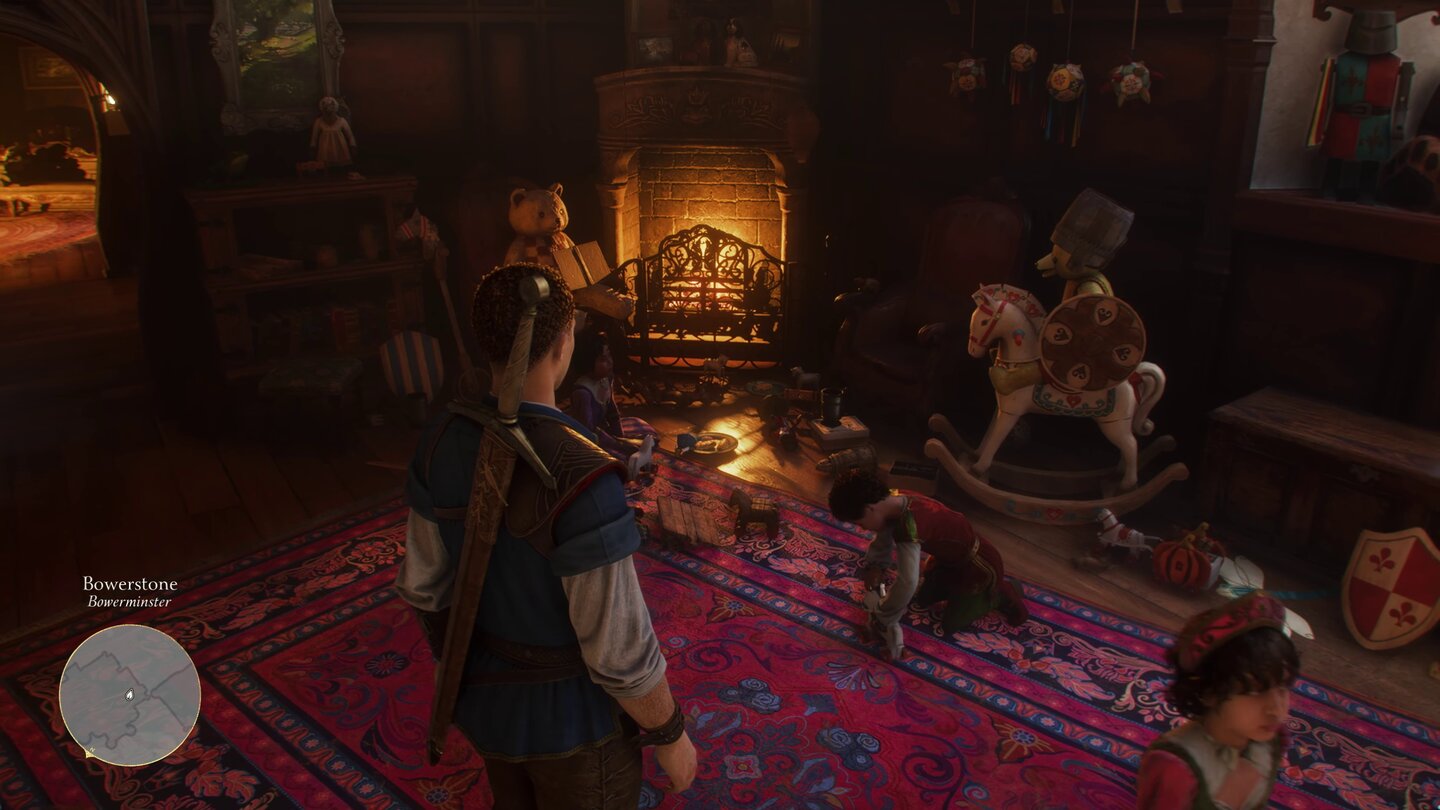This screenshot has width=1440, height=810.
Task: Select the Bowerstone location label
Action: tap(131, 585)
